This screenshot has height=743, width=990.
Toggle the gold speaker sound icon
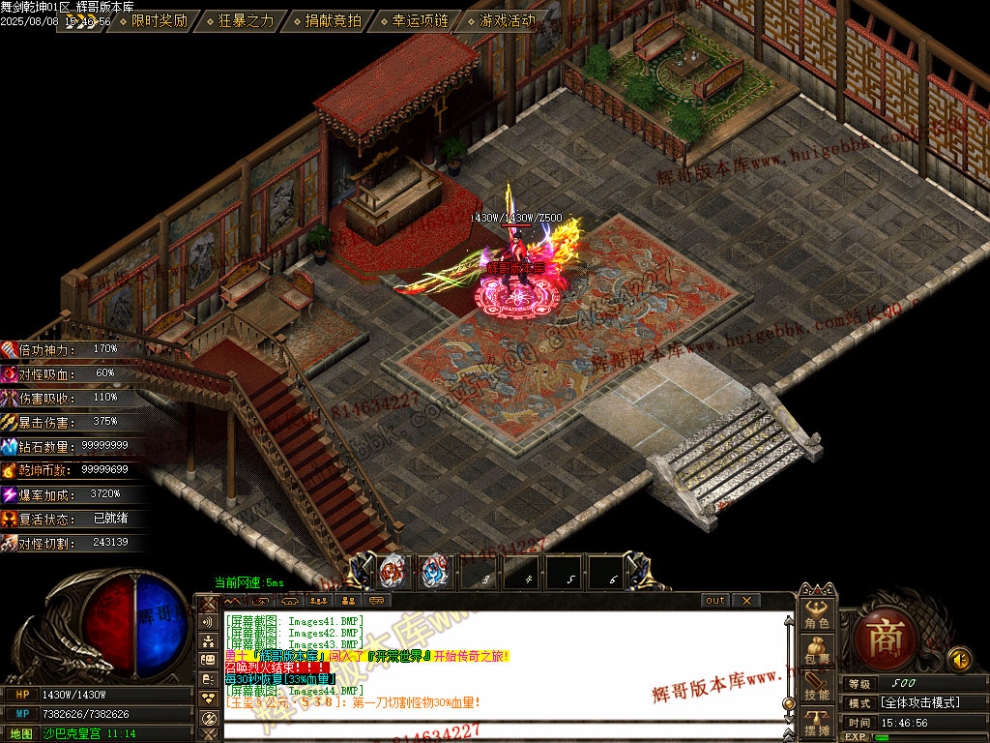click(959, 659)
